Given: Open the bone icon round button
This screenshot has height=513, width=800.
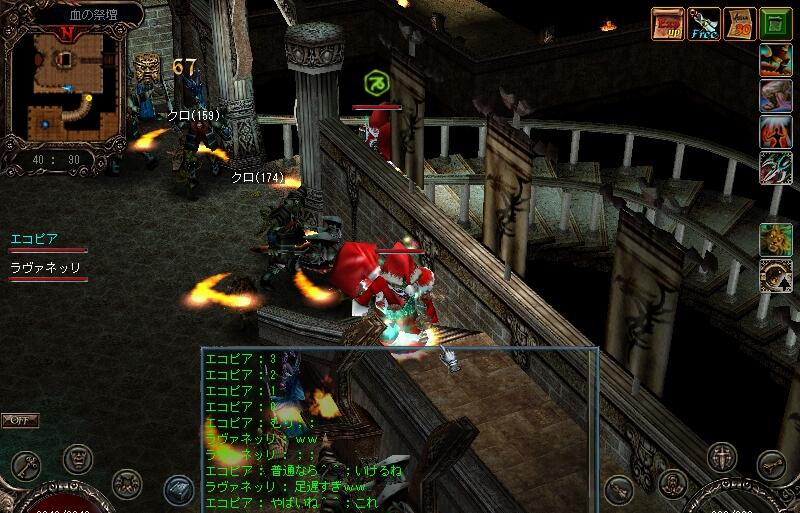Looking at the screenshot, I should point(771,465).
